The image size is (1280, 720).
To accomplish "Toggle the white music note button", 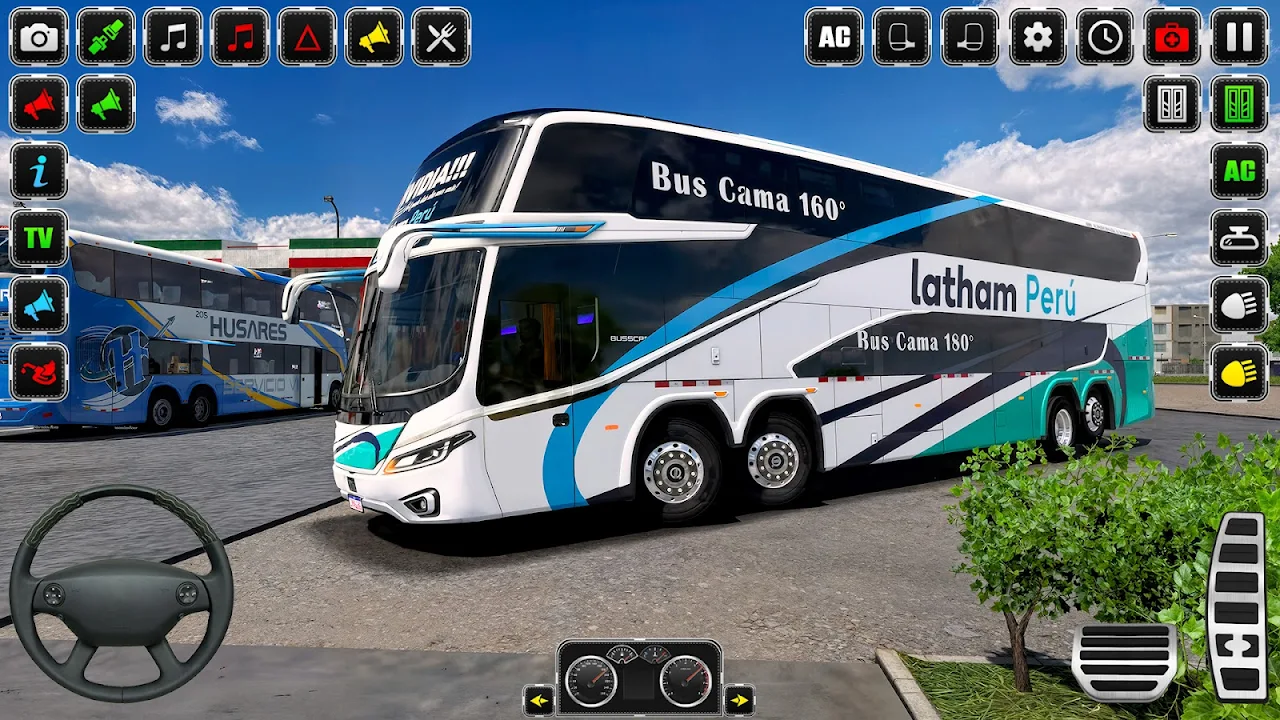I will tap(173, 37).
